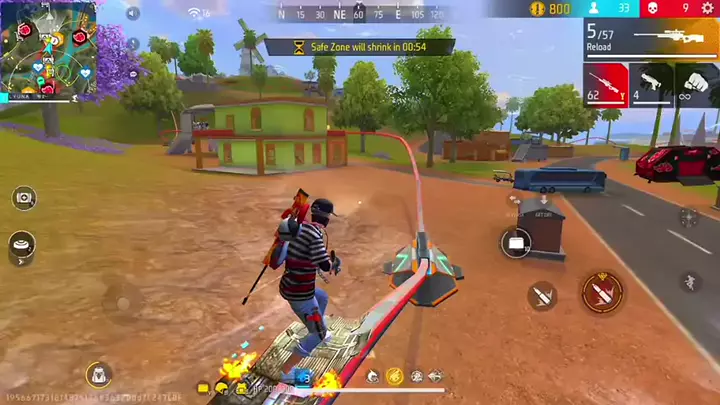The width and height of the screenshot is (720, 405).
Task: Switch to the pistol weapon slot
Action: 651,85
